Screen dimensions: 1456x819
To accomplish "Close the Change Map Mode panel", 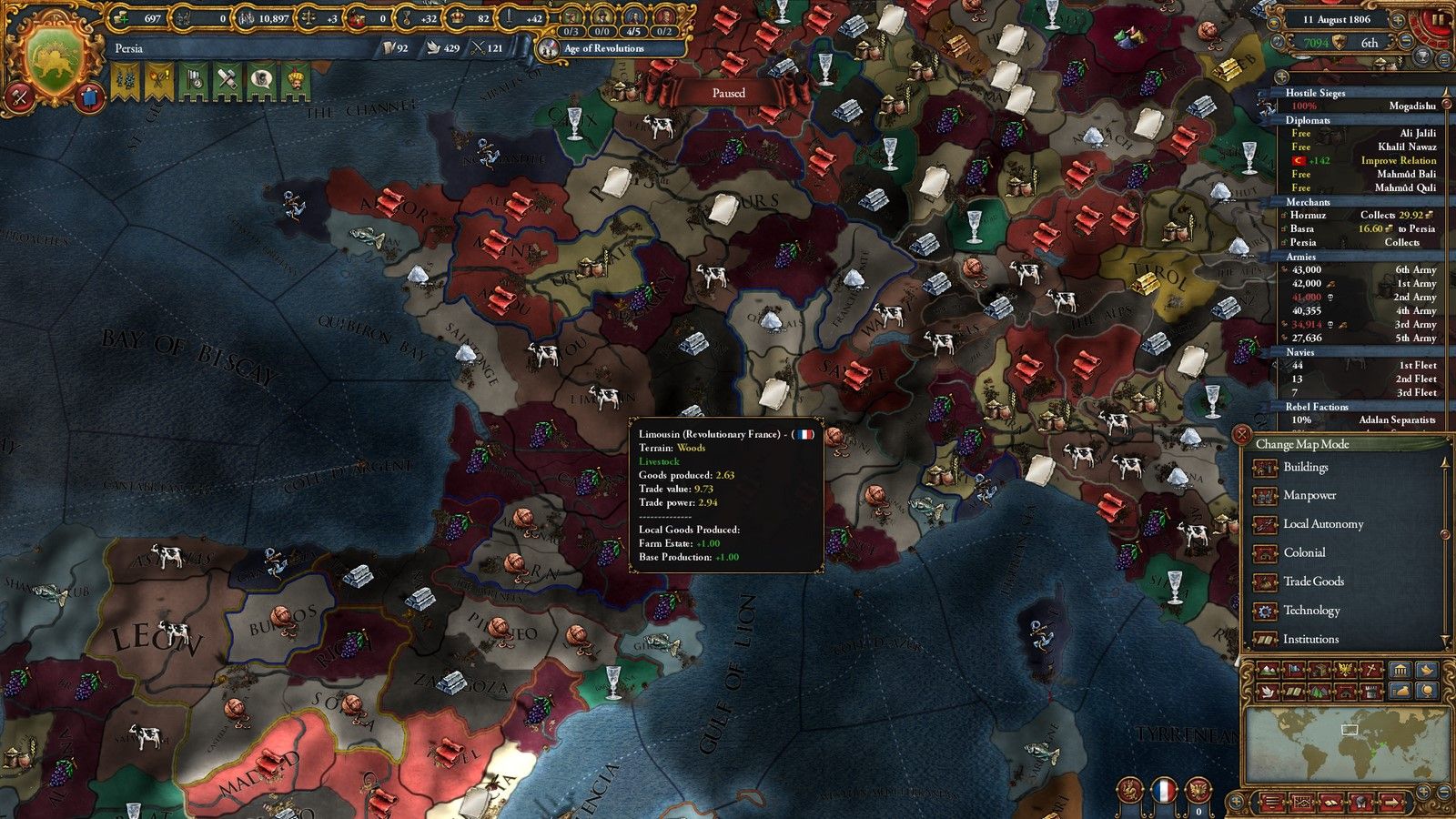I will click(x=1242, y=436).
